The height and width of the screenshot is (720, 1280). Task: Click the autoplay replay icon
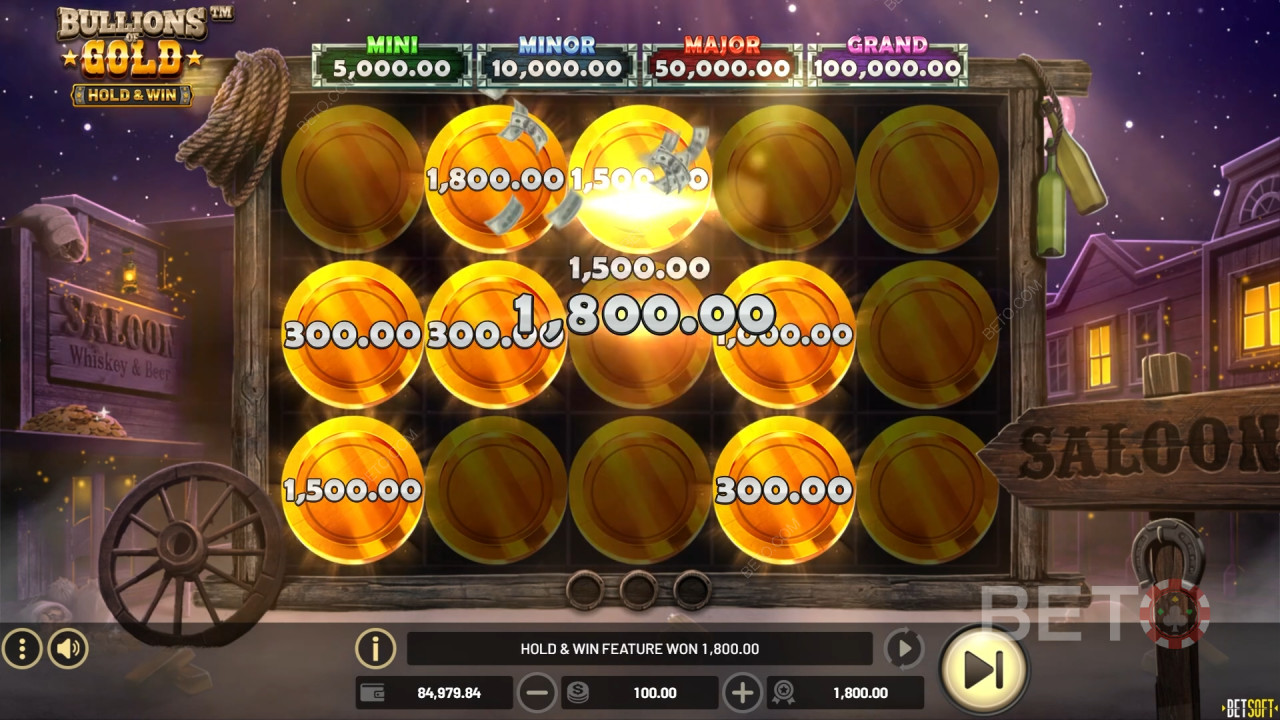click(903, 648)
